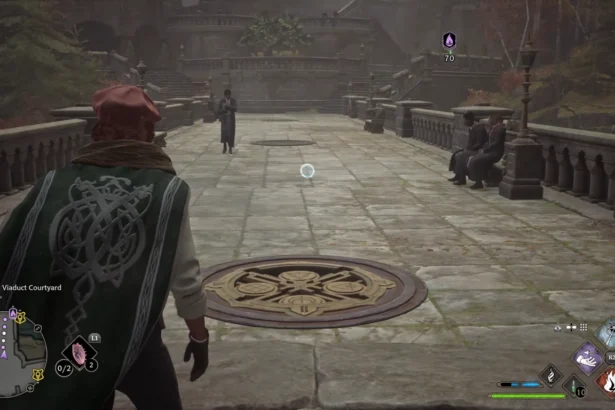Click the yellow owl marker on minimap
Image resolution: width=615 pixels, height=410 pixels.
coord(36,374)
